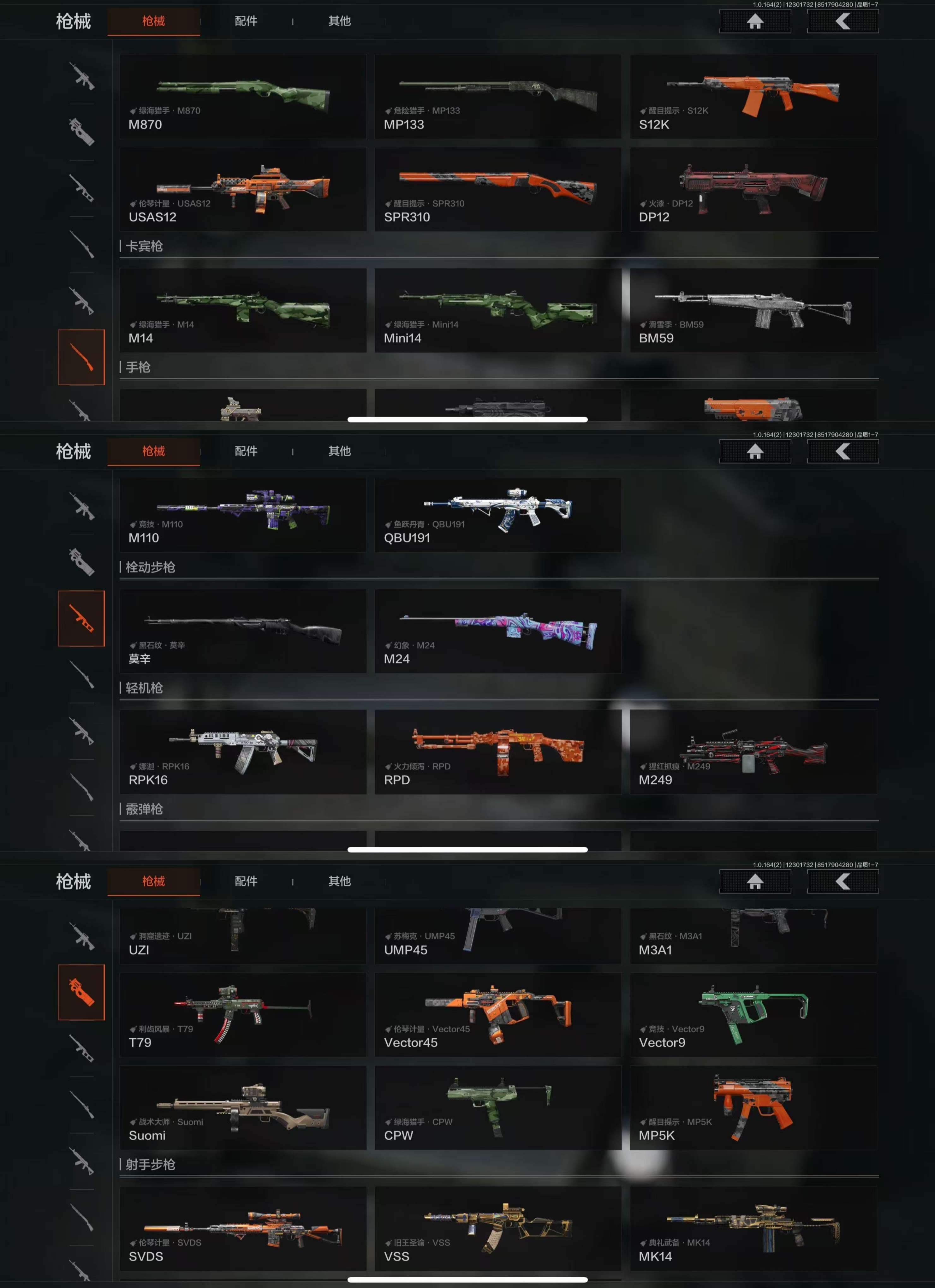This screenshot has width=935, height=1288.
Task: Select the gold VSS marksman rifle
Action: [x=497, y=1228]
